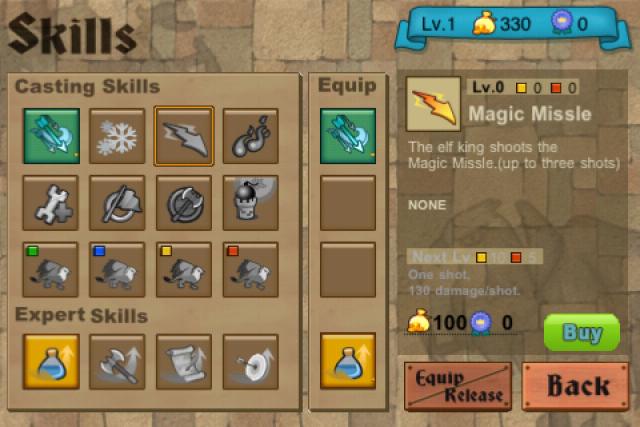Choose the potion upgrade expert skill
This screenshot has width=640, height=427.
pos(52,360)
